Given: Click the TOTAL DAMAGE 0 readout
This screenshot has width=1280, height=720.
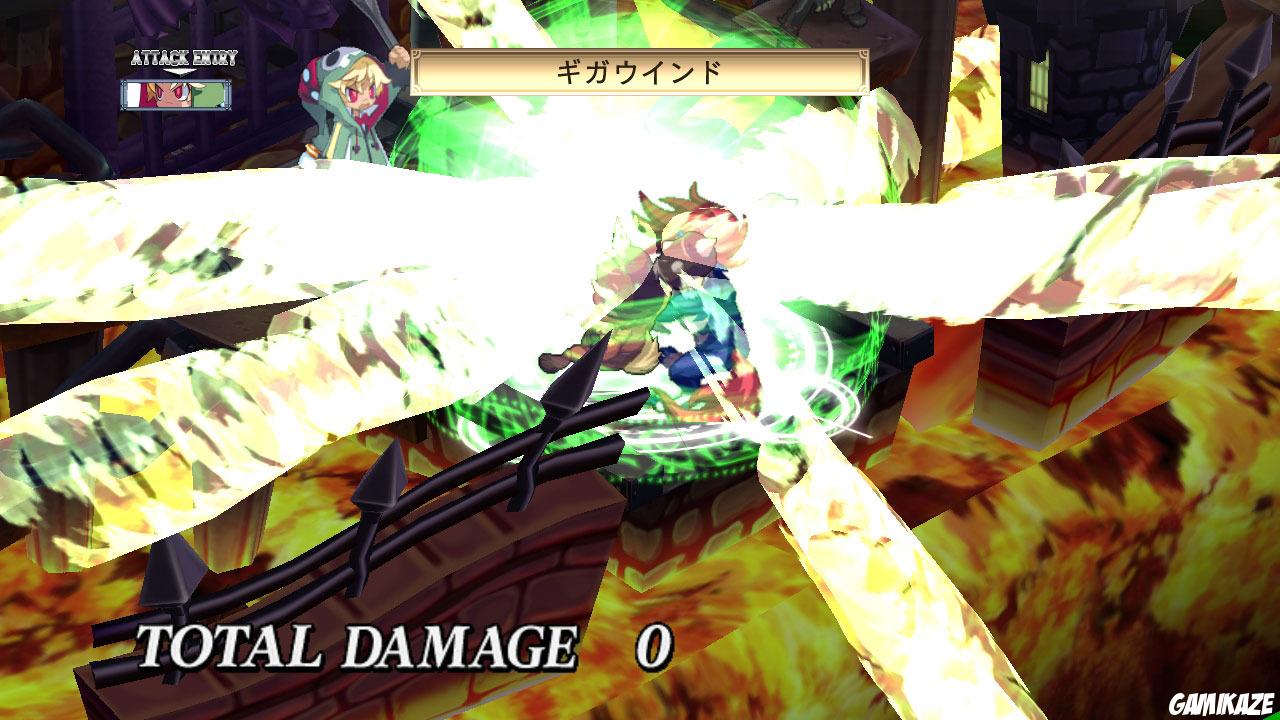Looking at the screenshot, I should point(395,650).
